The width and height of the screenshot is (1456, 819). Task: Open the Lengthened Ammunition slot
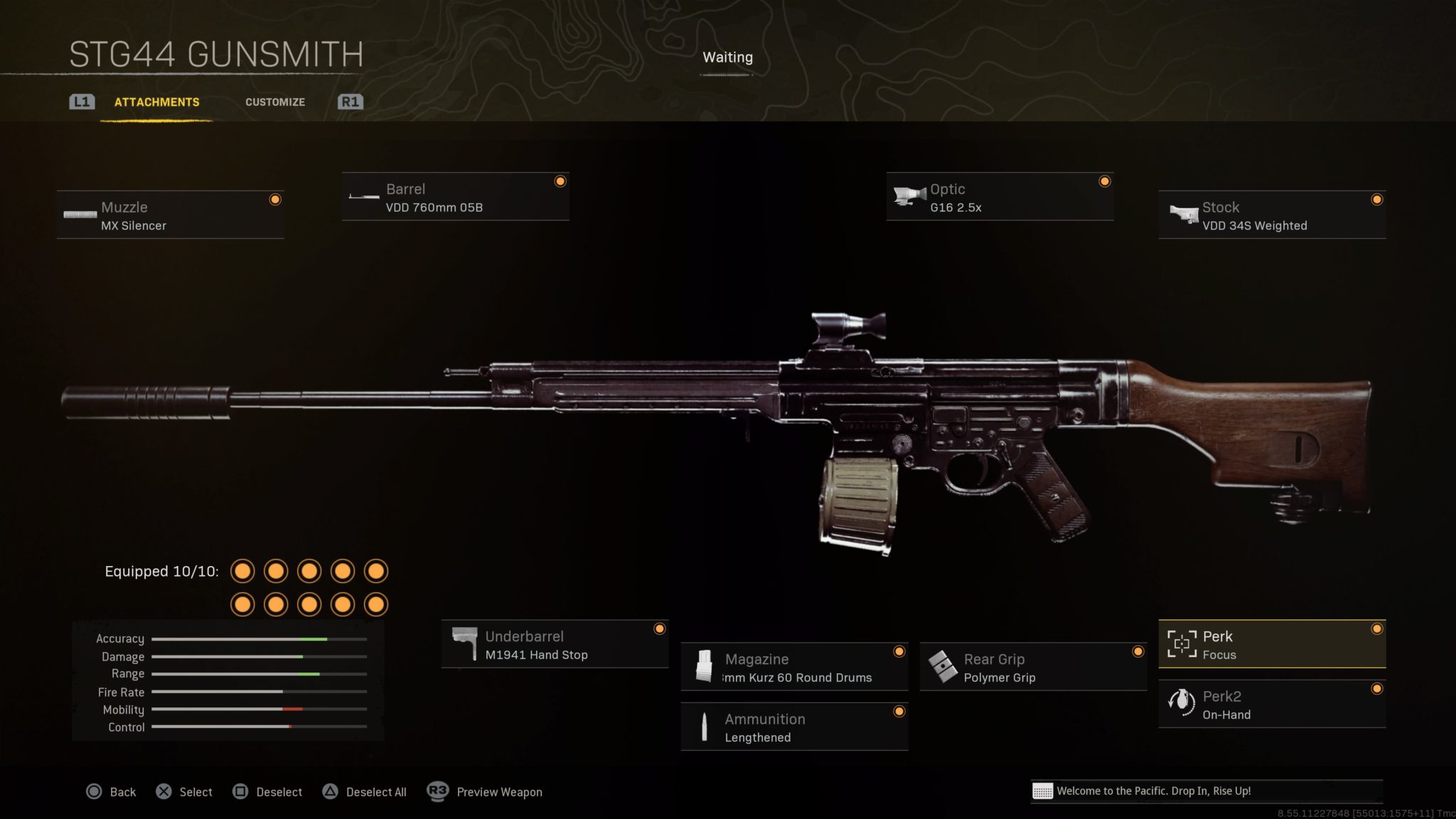[x=794, y=727]
